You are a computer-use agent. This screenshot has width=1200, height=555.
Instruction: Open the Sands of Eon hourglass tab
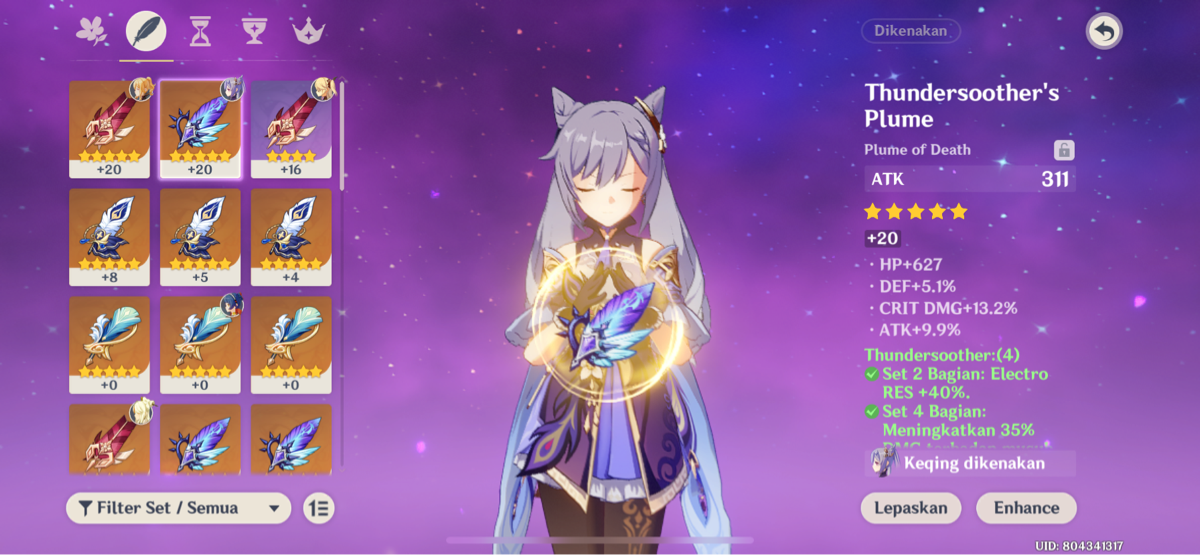[200, 32]
